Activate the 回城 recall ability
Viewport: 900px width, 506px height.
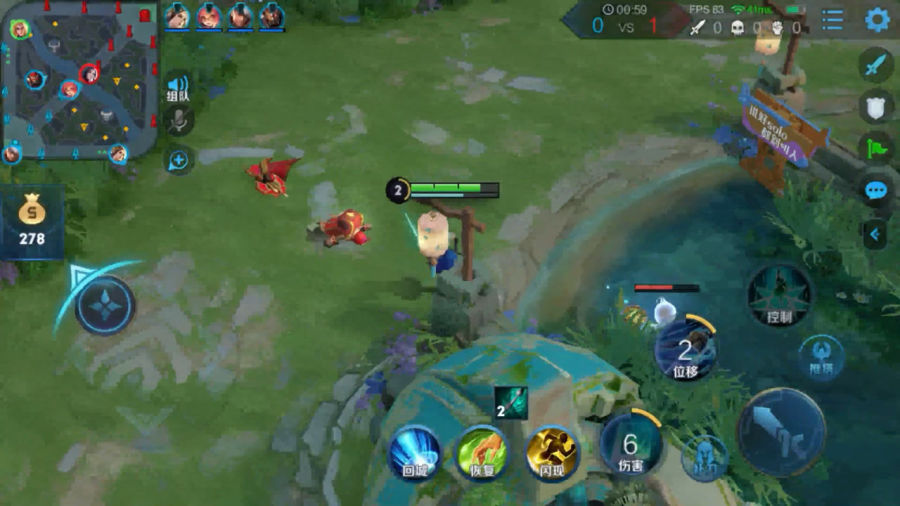[x=414, y=452]
